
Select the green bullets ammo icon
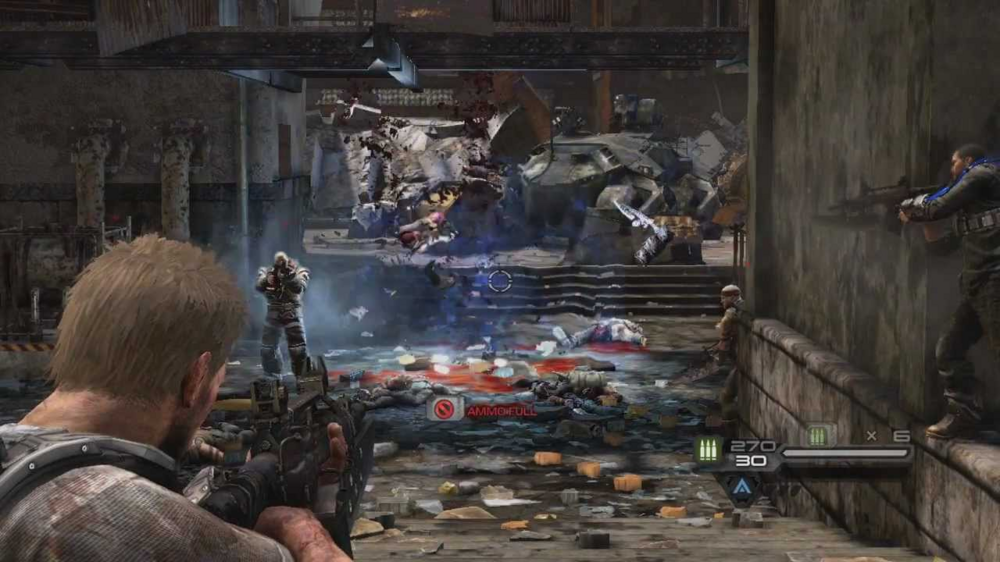[709, 449]
